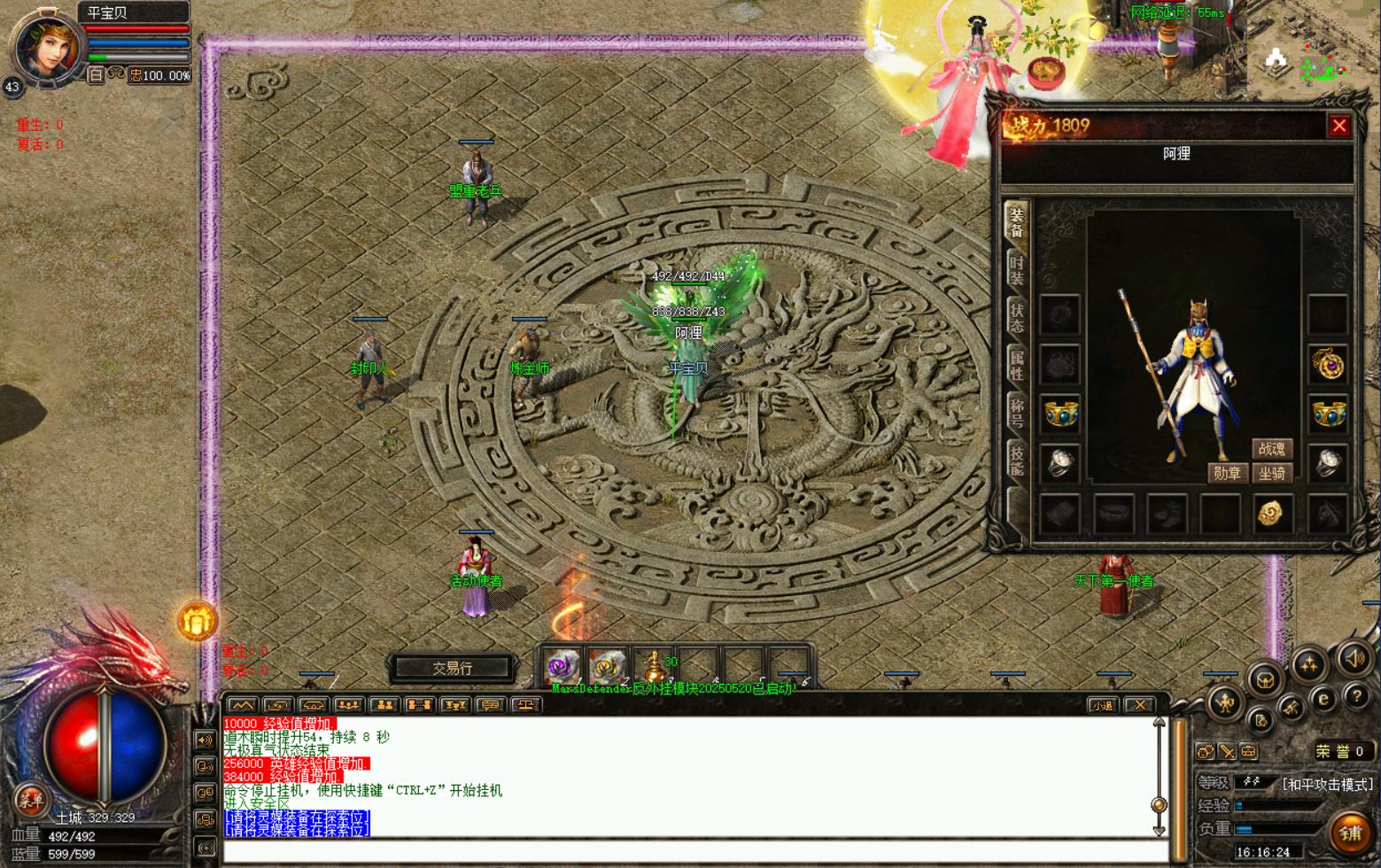
Task: Open the 属性 tab
Action: (x=1016, y=365)
